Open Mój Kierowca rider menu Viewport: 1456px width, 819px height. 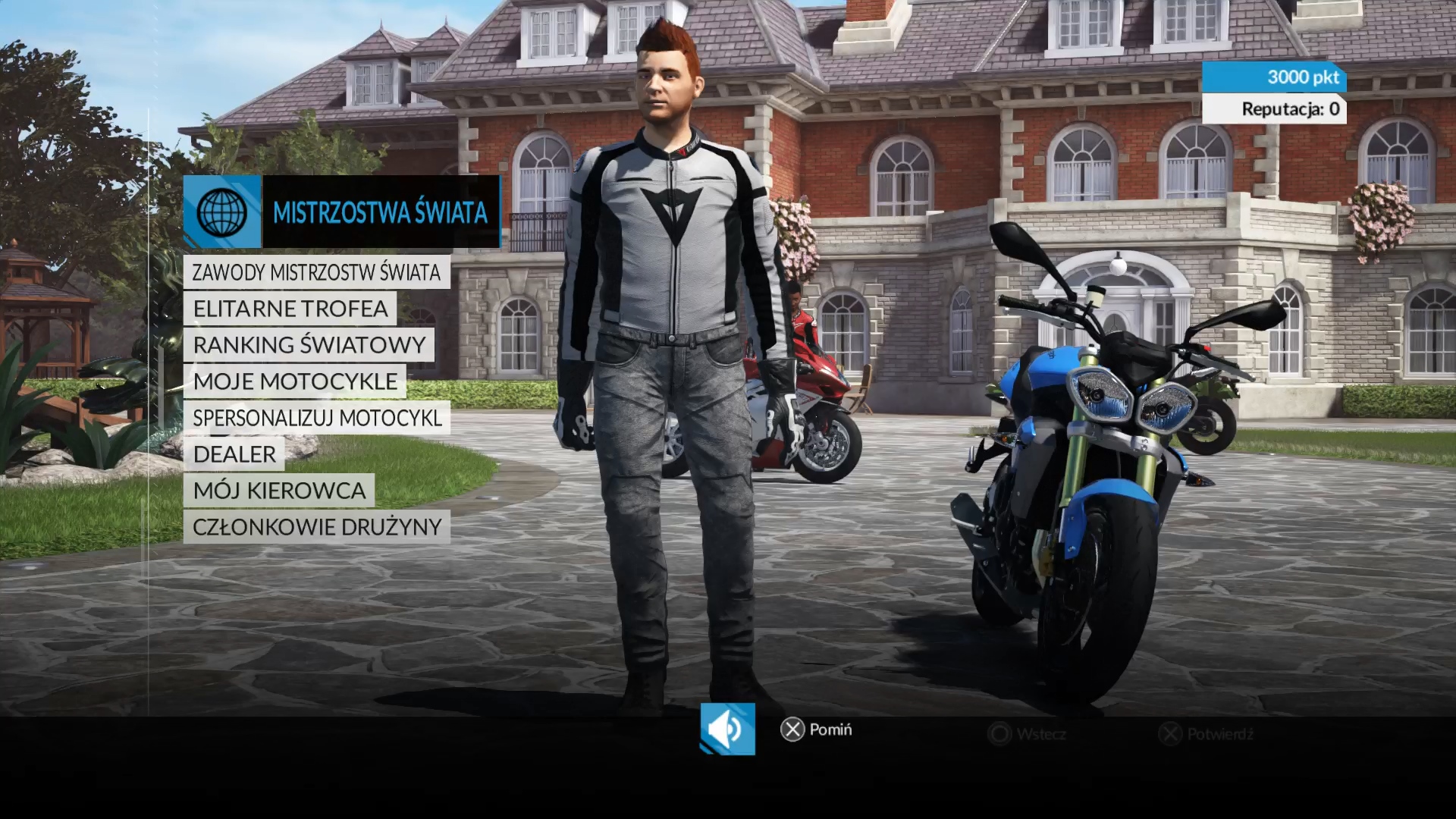click(278, 491)
